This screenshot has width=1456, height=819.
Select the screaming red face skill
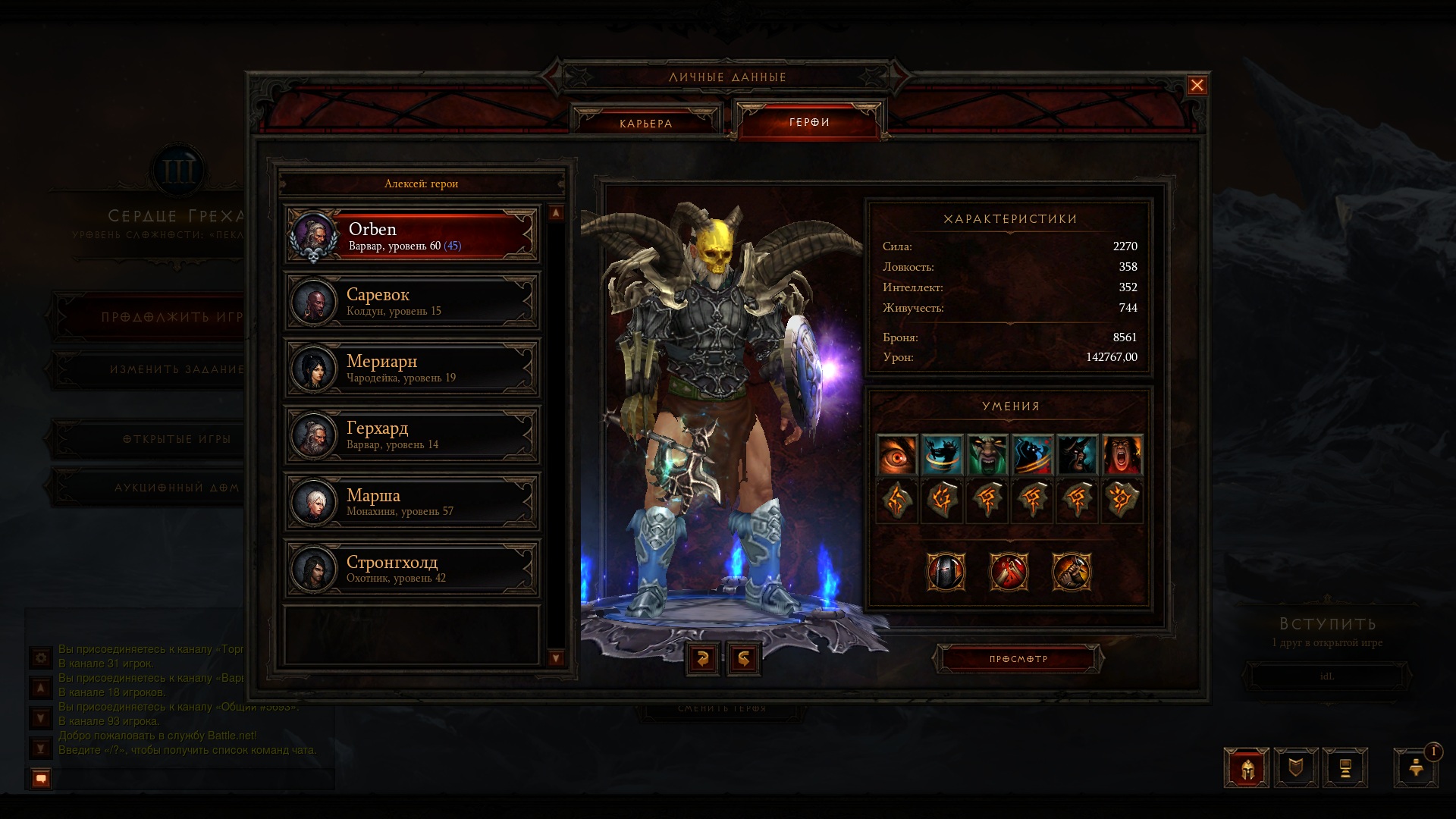[x=1122, y=455]
